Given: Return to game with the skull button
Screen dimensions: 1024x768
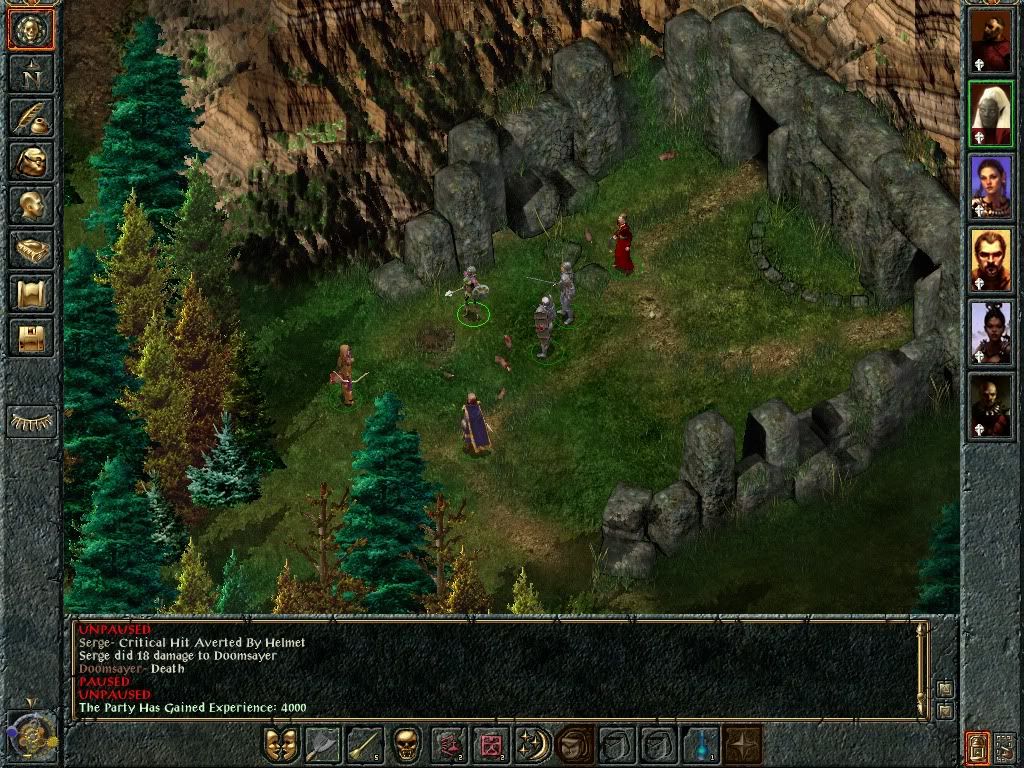Looking at the screenshot, I should [31, 29].
